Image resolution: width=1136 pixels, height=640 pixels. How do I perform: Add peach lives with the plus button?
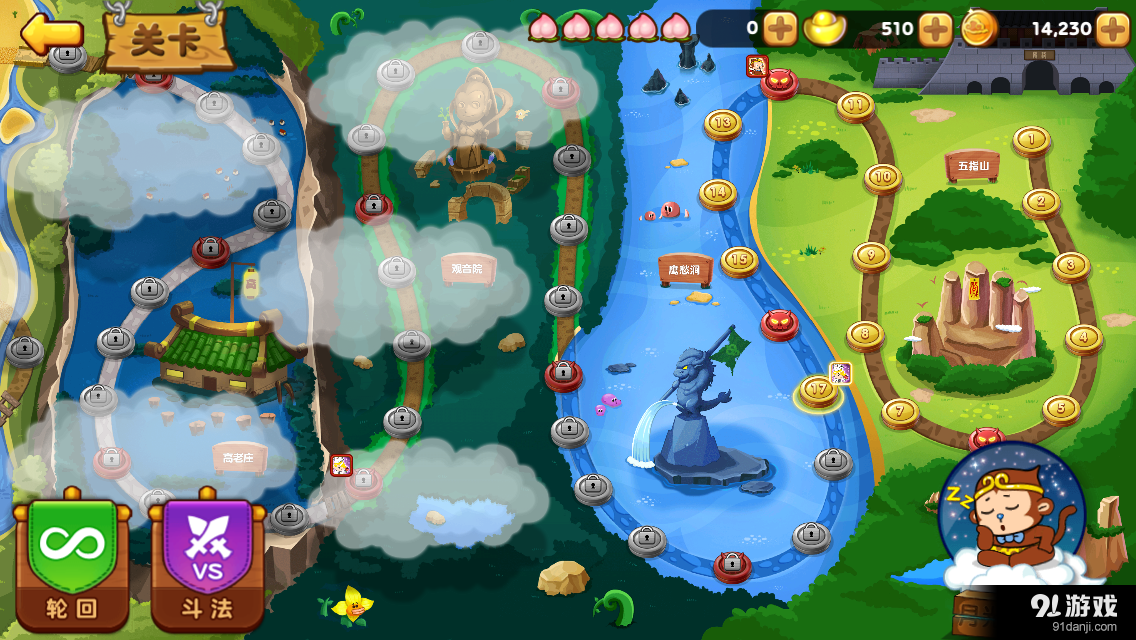[780, 29]
